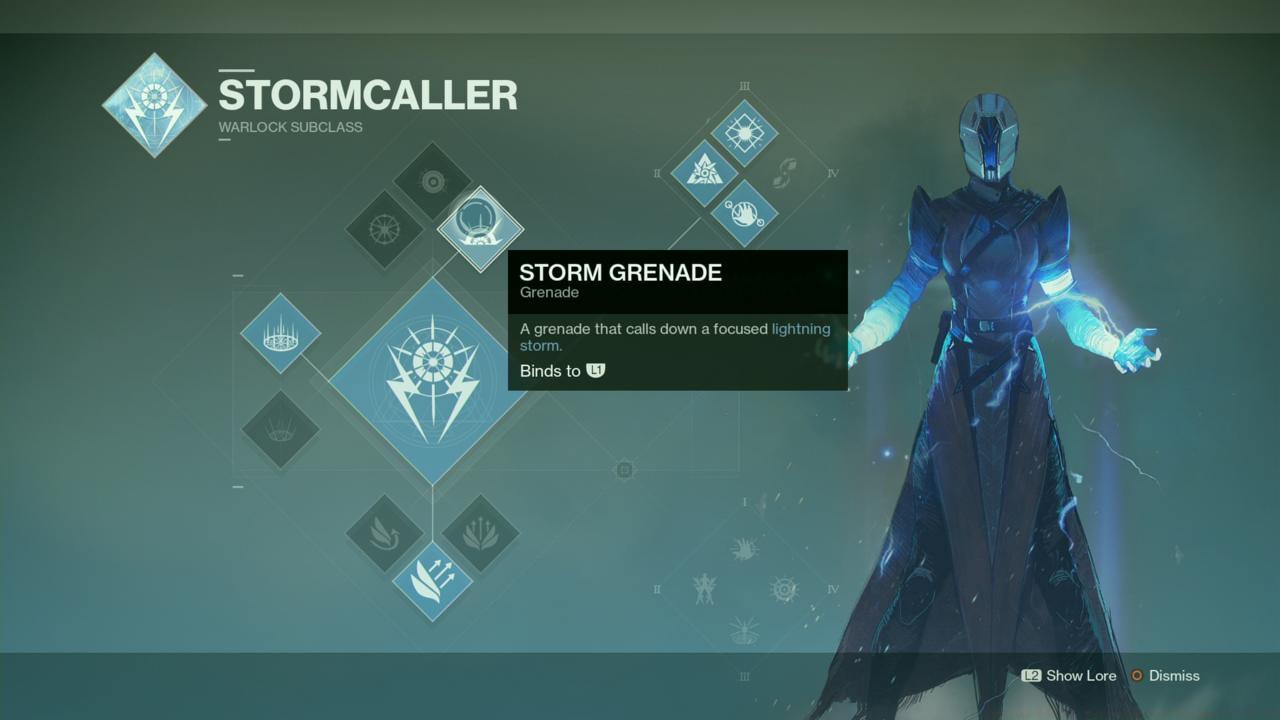Select the triangular Transcendence perk
This screenshot has height=720, width=1280.
coord(705,172)
